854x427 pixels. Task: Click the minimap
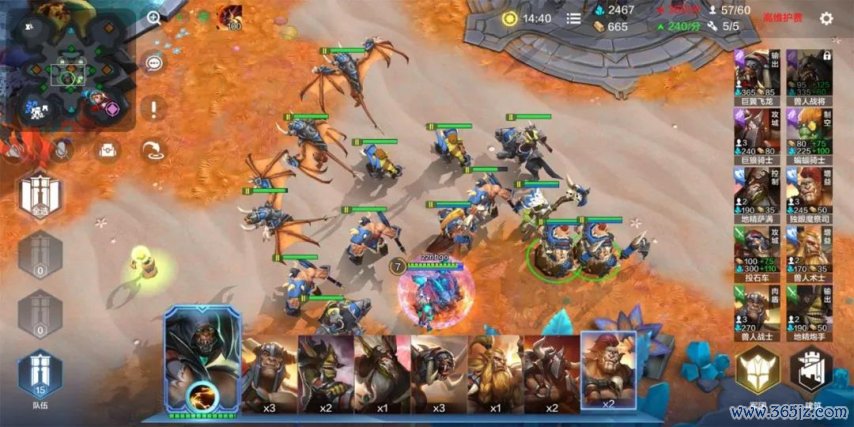[x=69, y=70]
